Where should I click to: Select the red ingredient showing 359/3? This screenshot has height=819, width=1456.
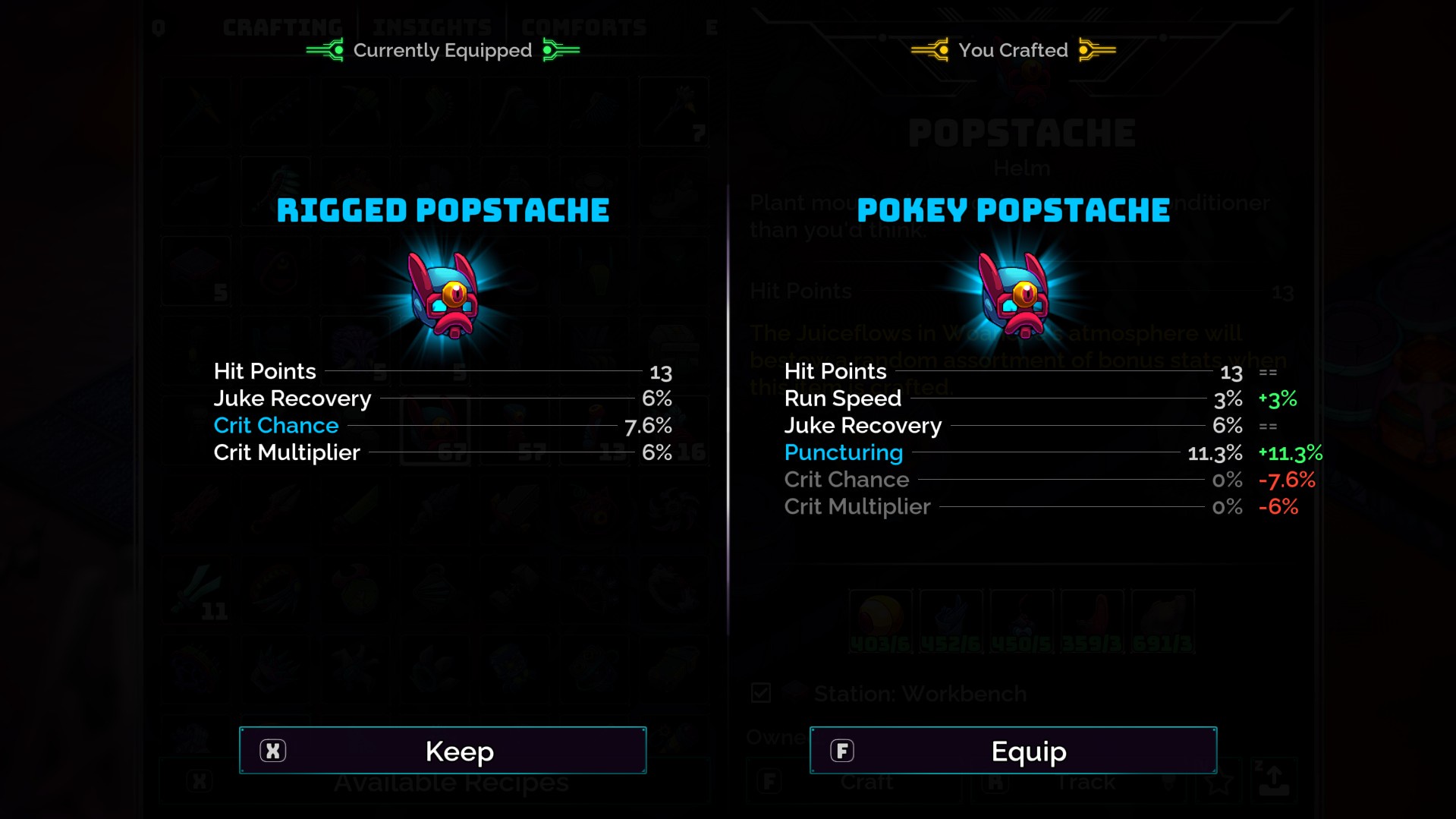1093,621
